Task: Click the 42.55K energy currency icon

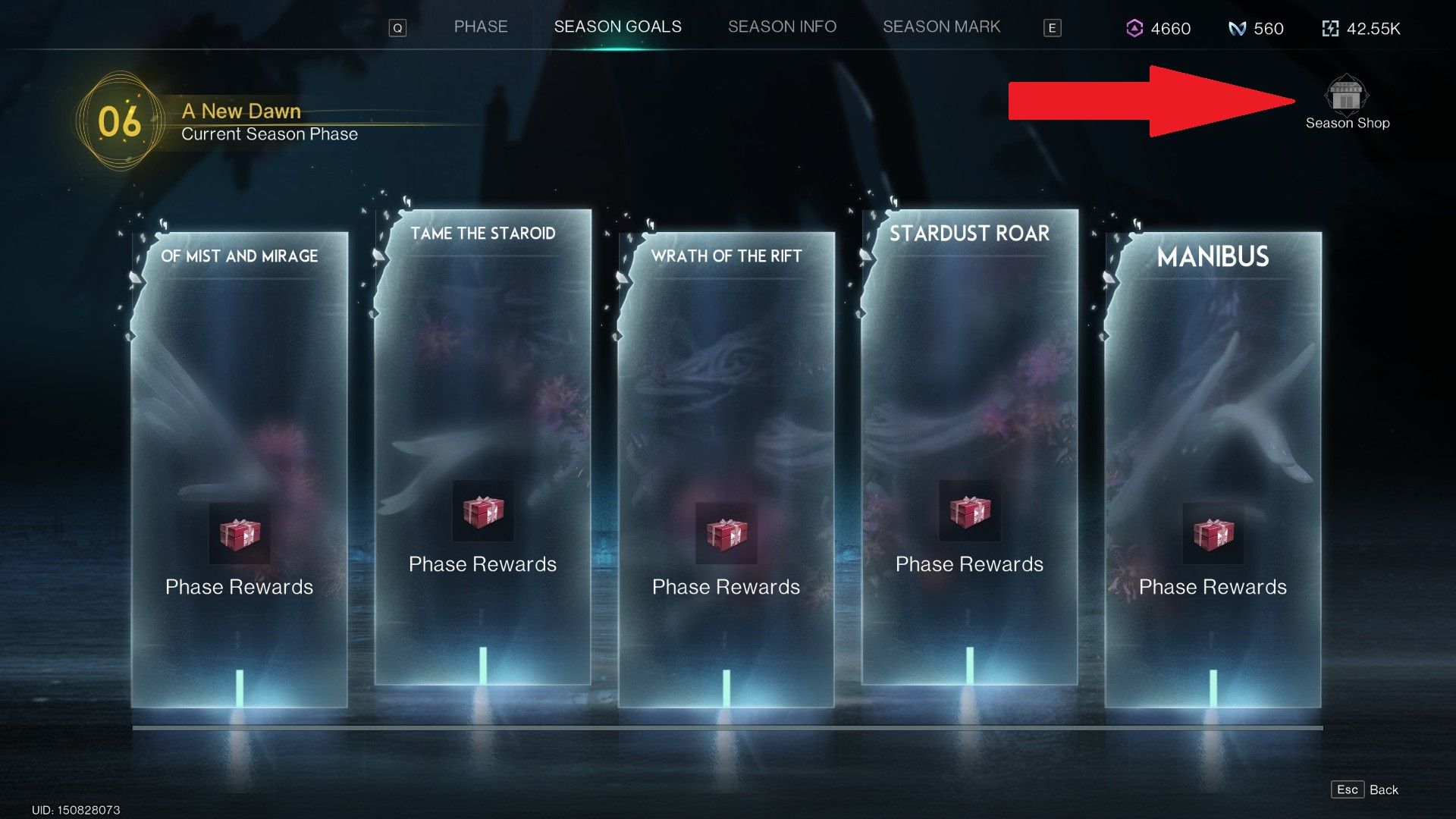Action: pyautogui.click(x=1330, y=29)
